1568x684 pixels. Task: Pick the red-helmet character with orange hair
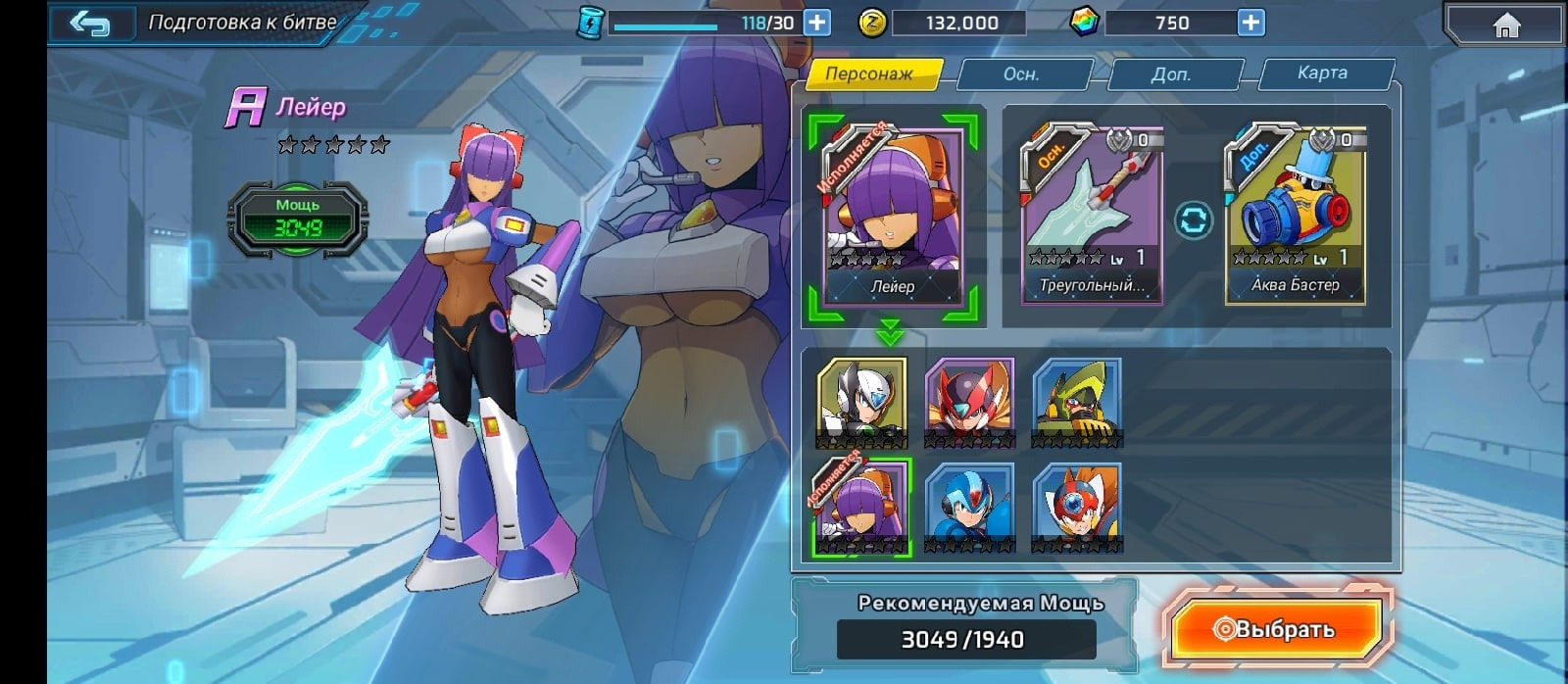[1076, 508]
